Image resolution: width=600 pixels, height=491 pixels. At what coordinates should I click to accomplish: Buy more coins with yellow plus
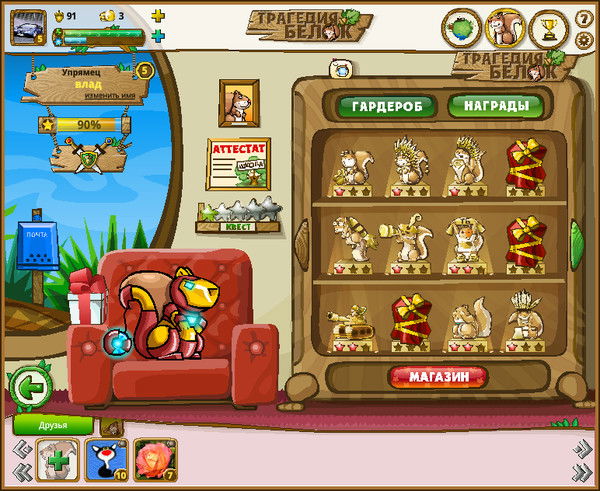pyautogui.click(x=157, y=16)
